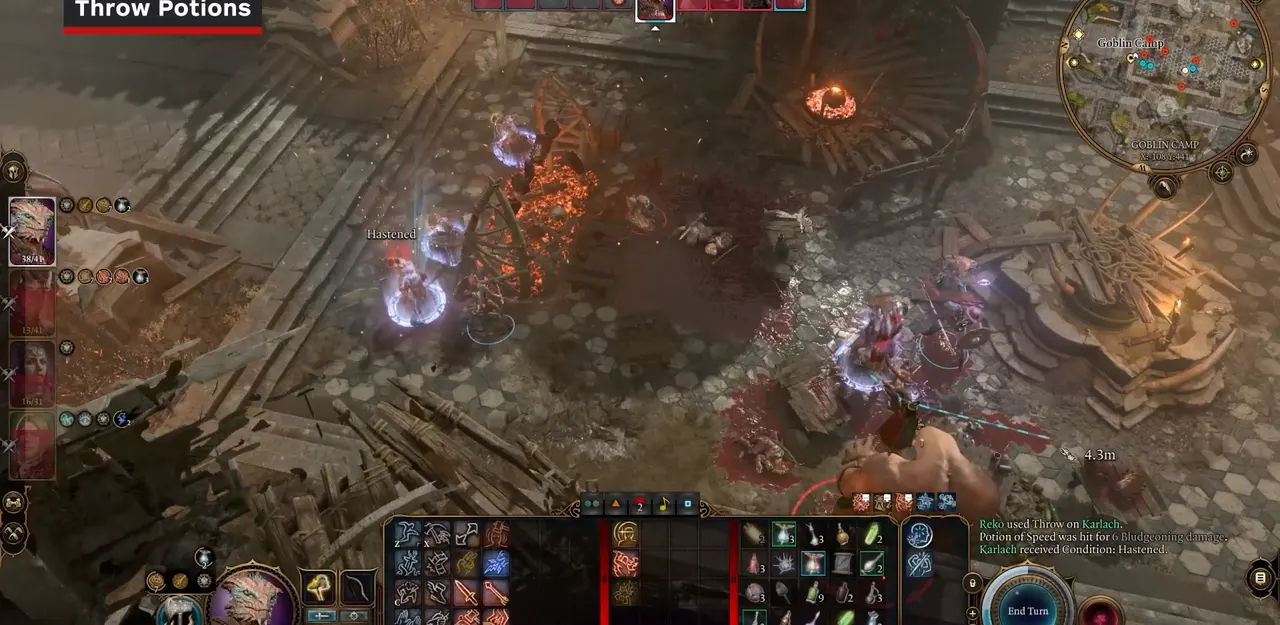Choose the grey-haired woman's party portrait
This screenshot has height=625, width=1280.
31,373
